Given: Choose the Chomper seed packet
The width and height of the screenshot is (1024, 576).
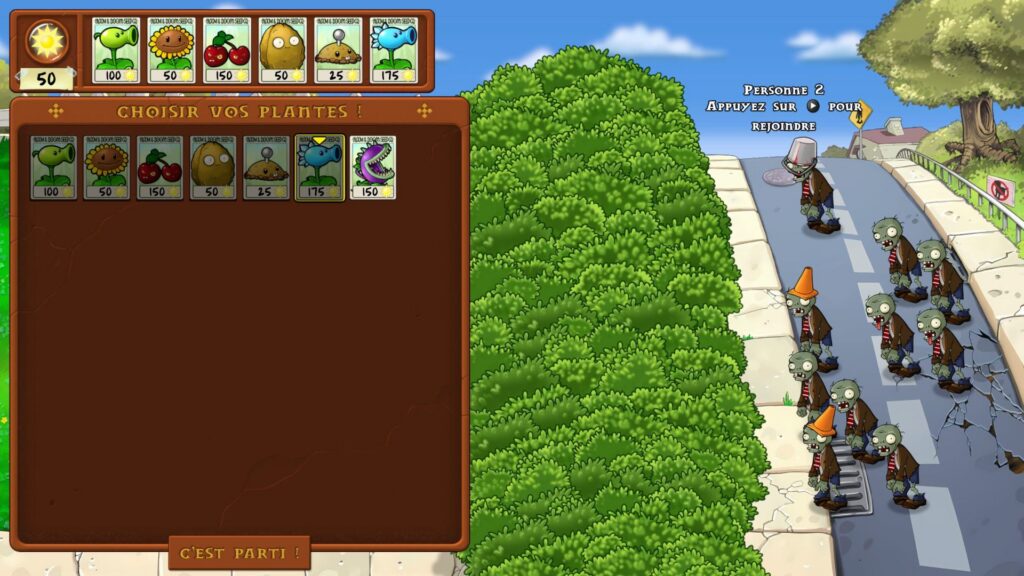Looking at the screenshot, I should click(x=373, y=168).
